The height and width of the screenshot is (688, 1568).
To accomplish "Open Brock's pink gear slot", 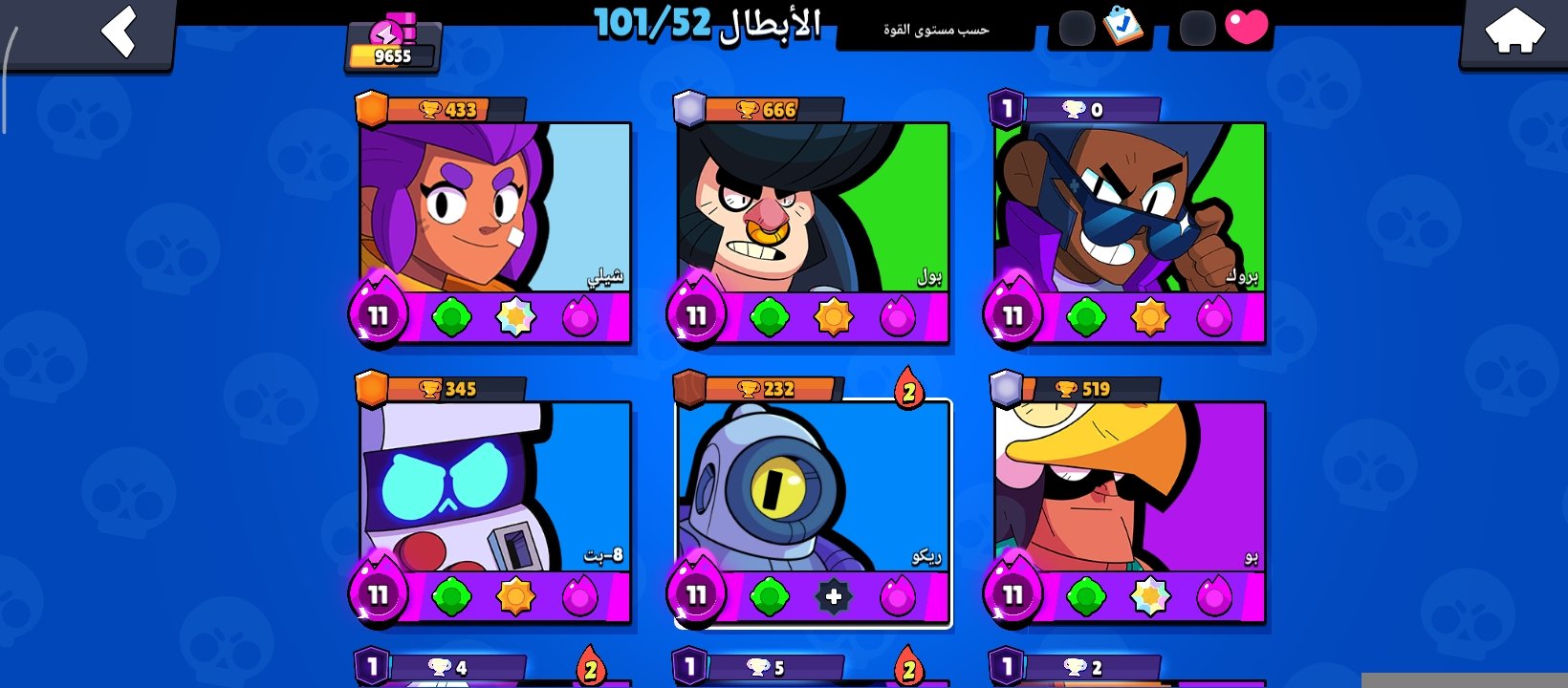I will tap(1215, 317).
